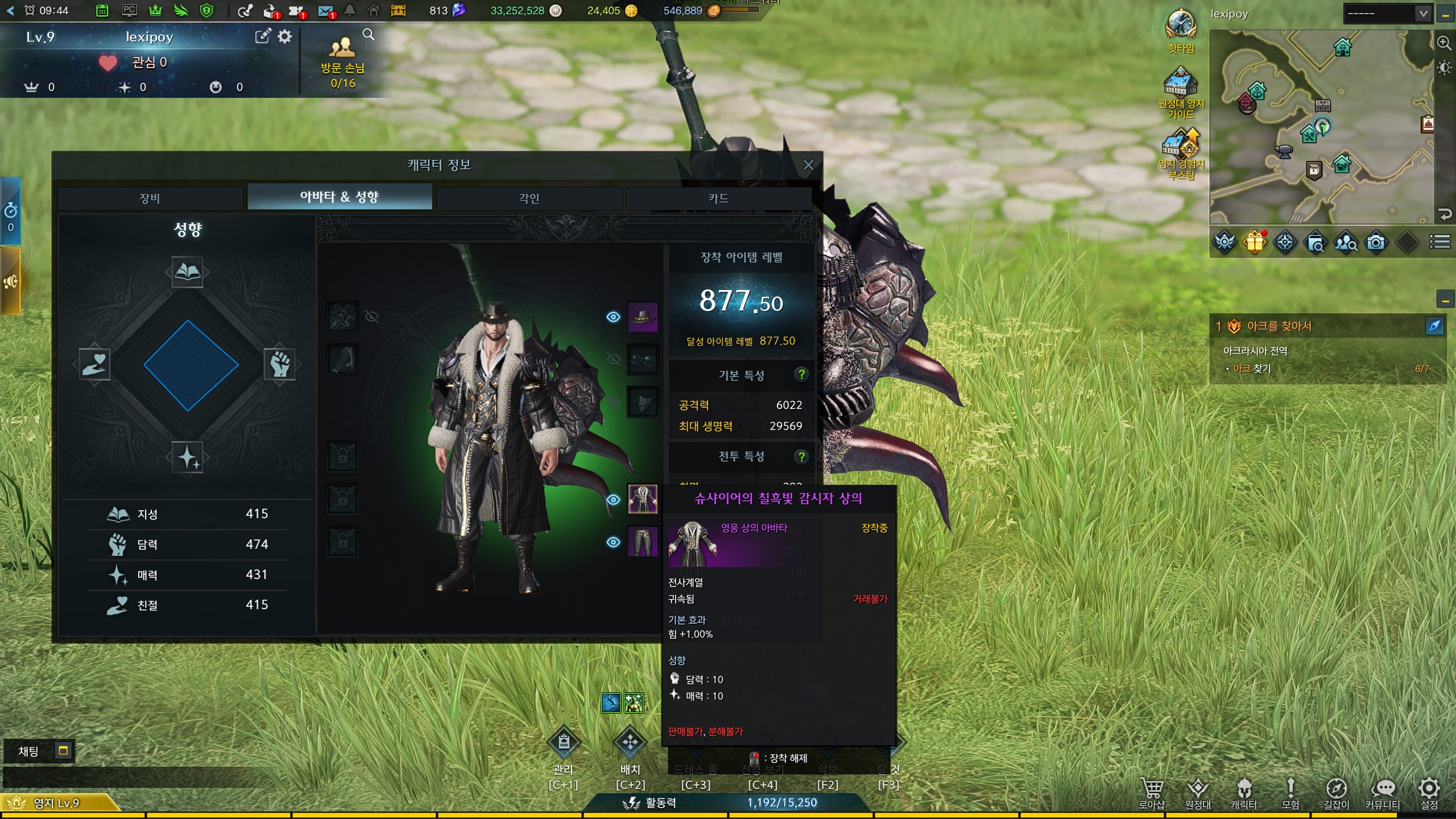Open the 관리 stronghold management
This screenshot has height=819, width=1456.
(x=563, y=743)
